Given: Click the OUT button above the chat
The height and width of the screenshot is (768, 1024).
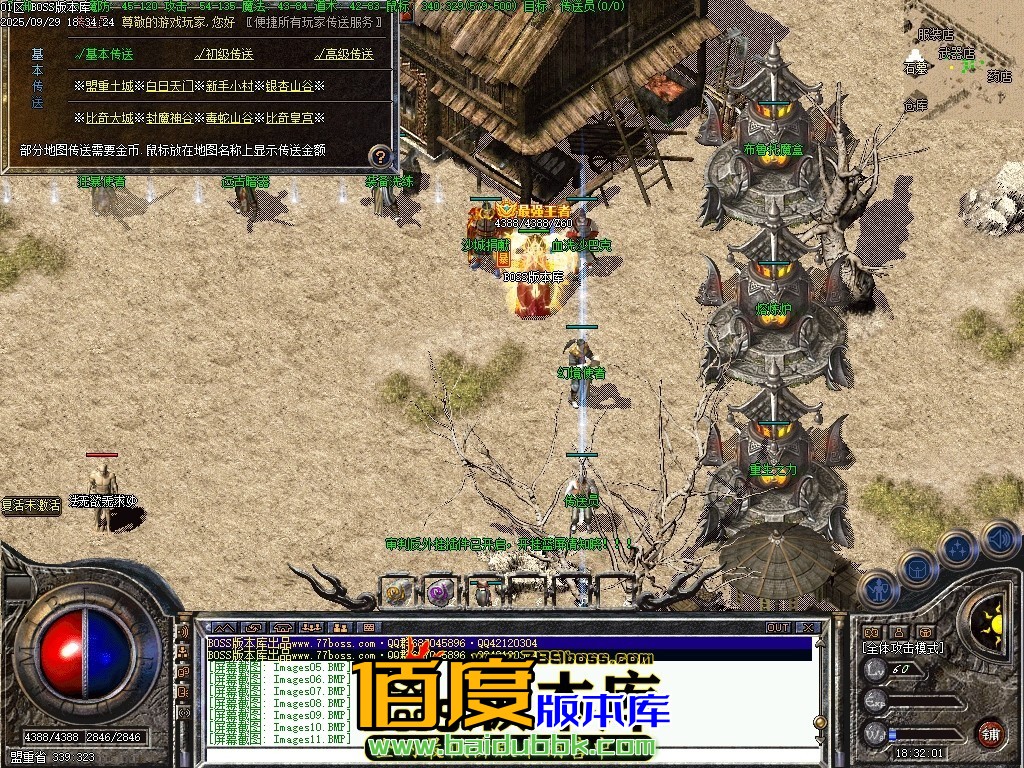Looking at the screenshot, I should [778, 628].
